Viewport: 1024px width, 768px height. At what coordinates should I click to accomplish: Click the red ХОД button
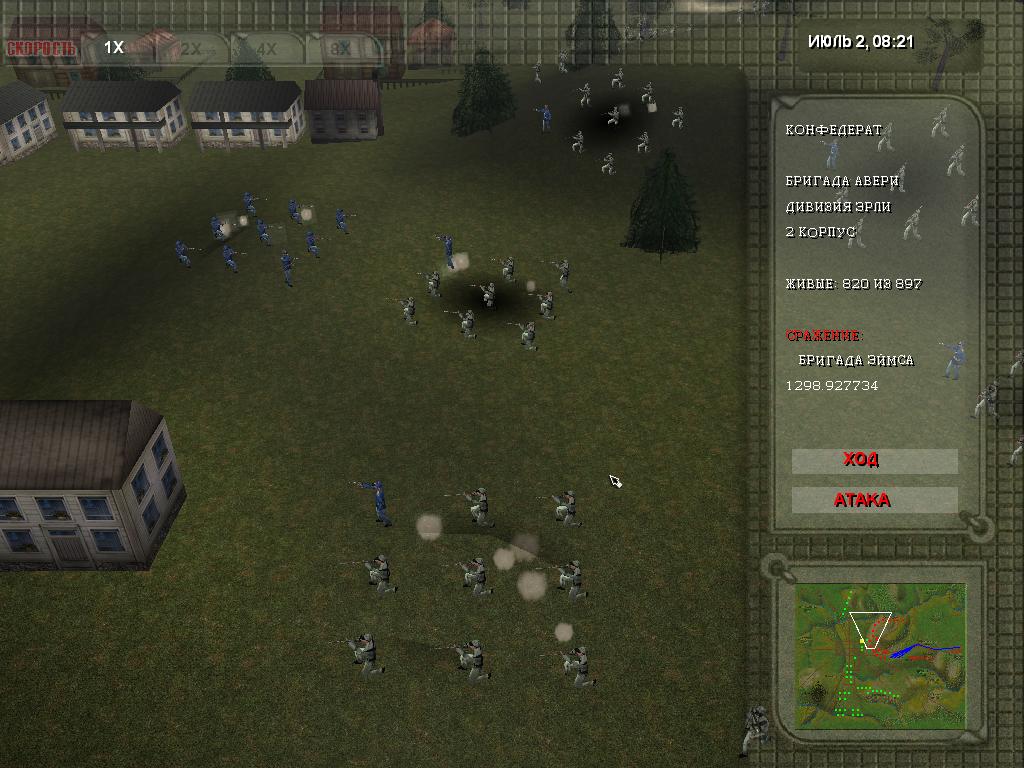coord(874,460)
